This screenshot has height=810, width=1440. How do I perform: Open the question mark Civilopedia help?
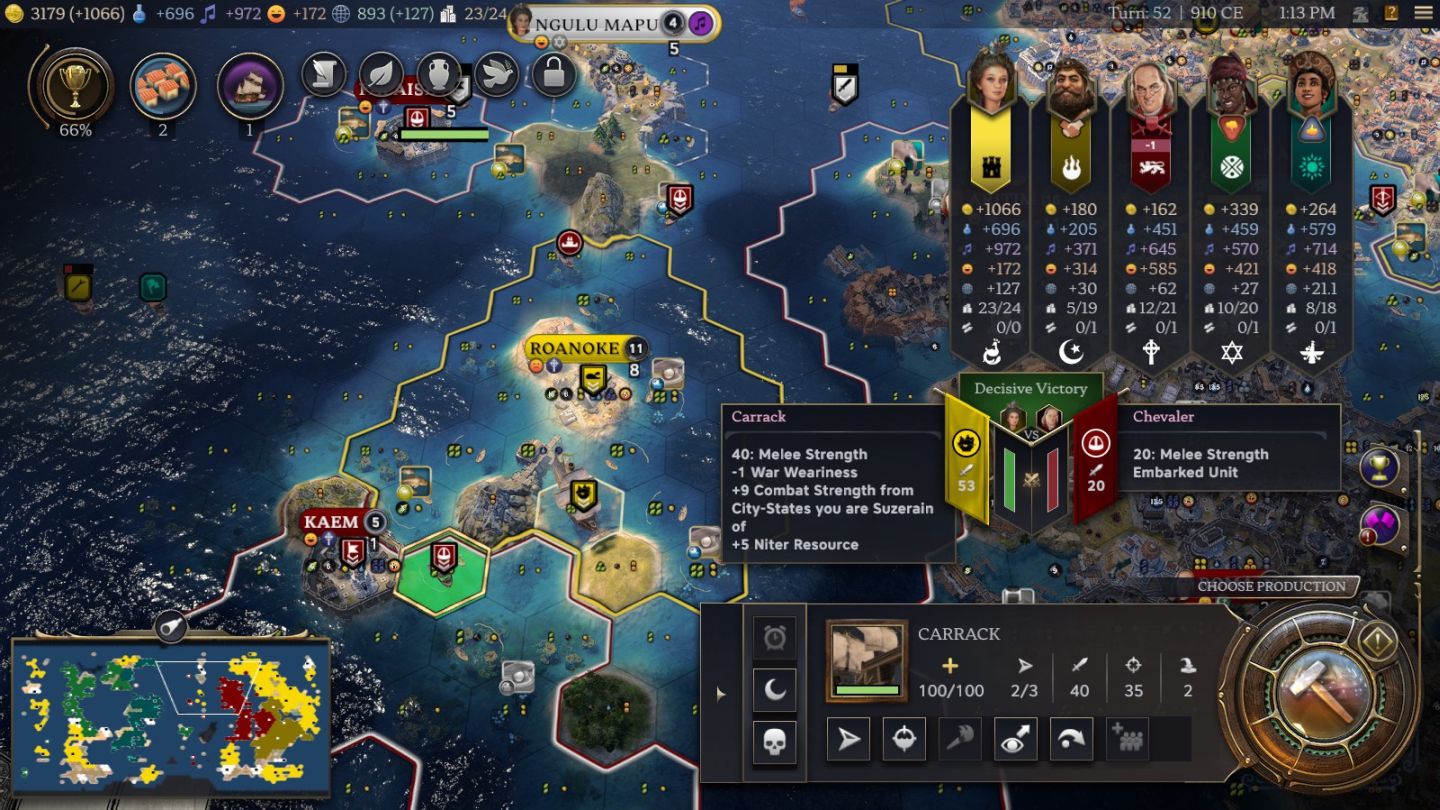tap(1391, 14)
